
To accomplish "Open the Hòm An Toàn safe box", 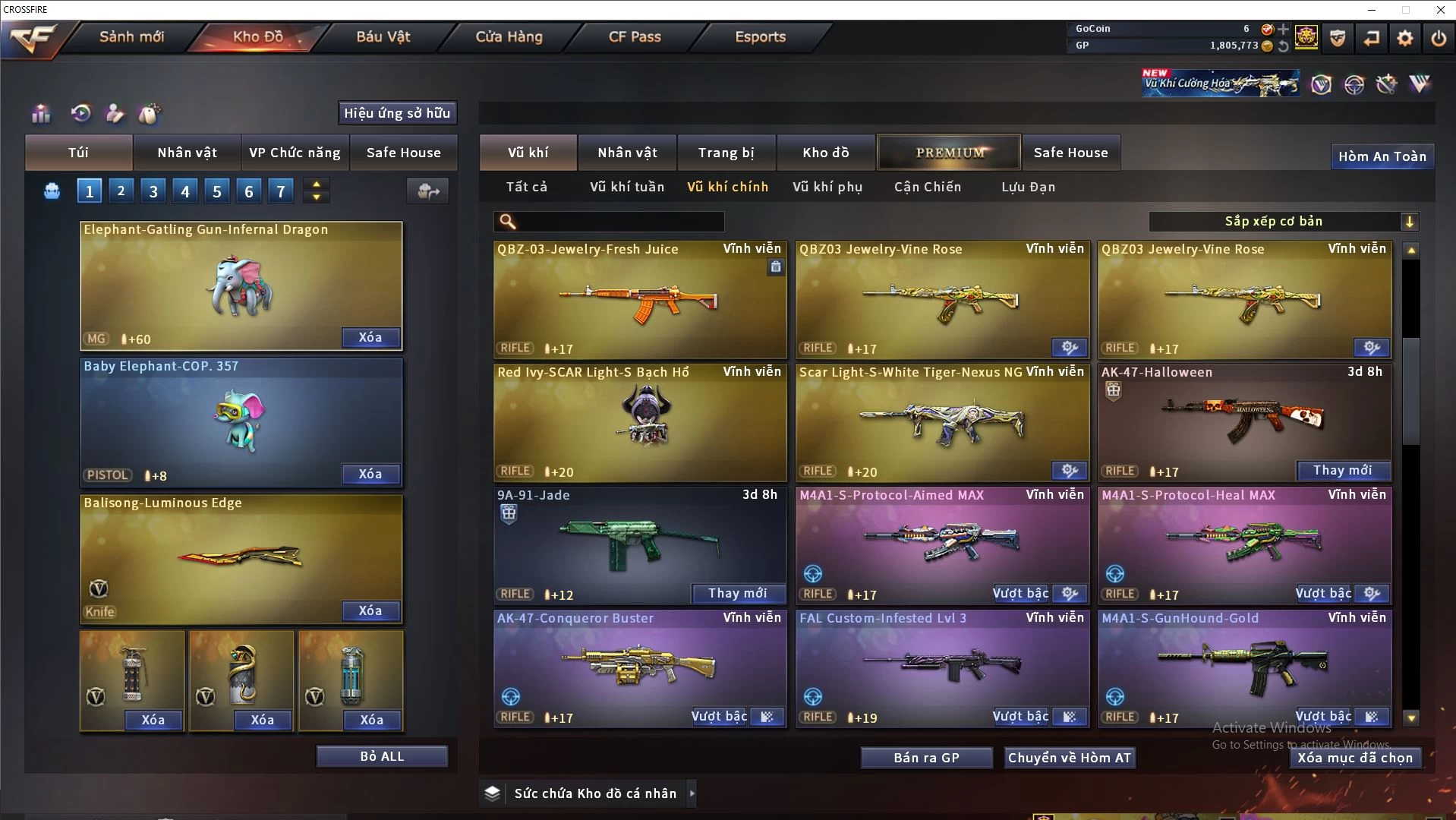I will pos(1382,156).
